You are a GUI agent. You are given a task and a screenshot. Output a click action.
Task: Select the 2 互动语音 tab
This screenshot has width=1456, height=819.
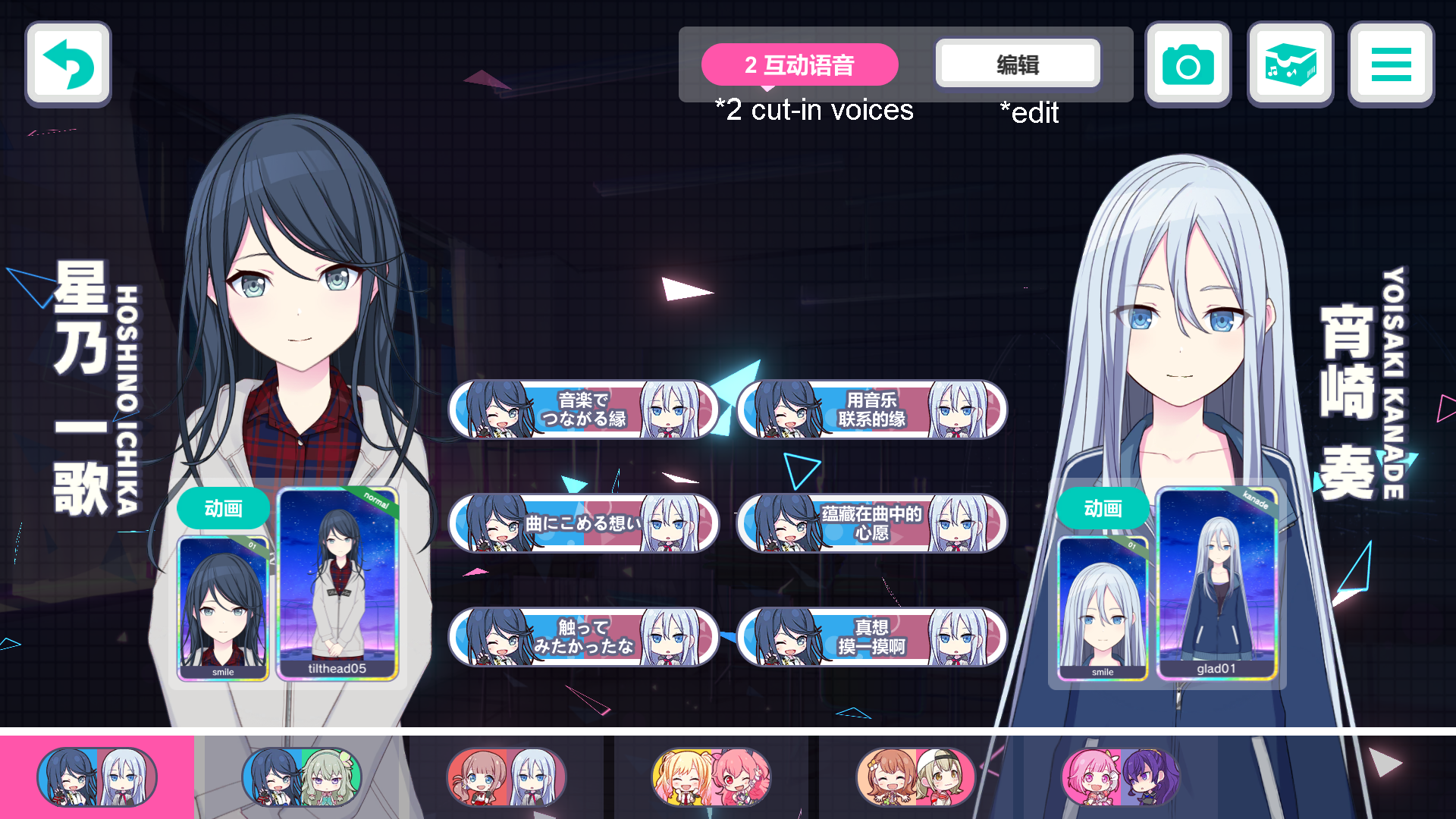tap(799, 65)
